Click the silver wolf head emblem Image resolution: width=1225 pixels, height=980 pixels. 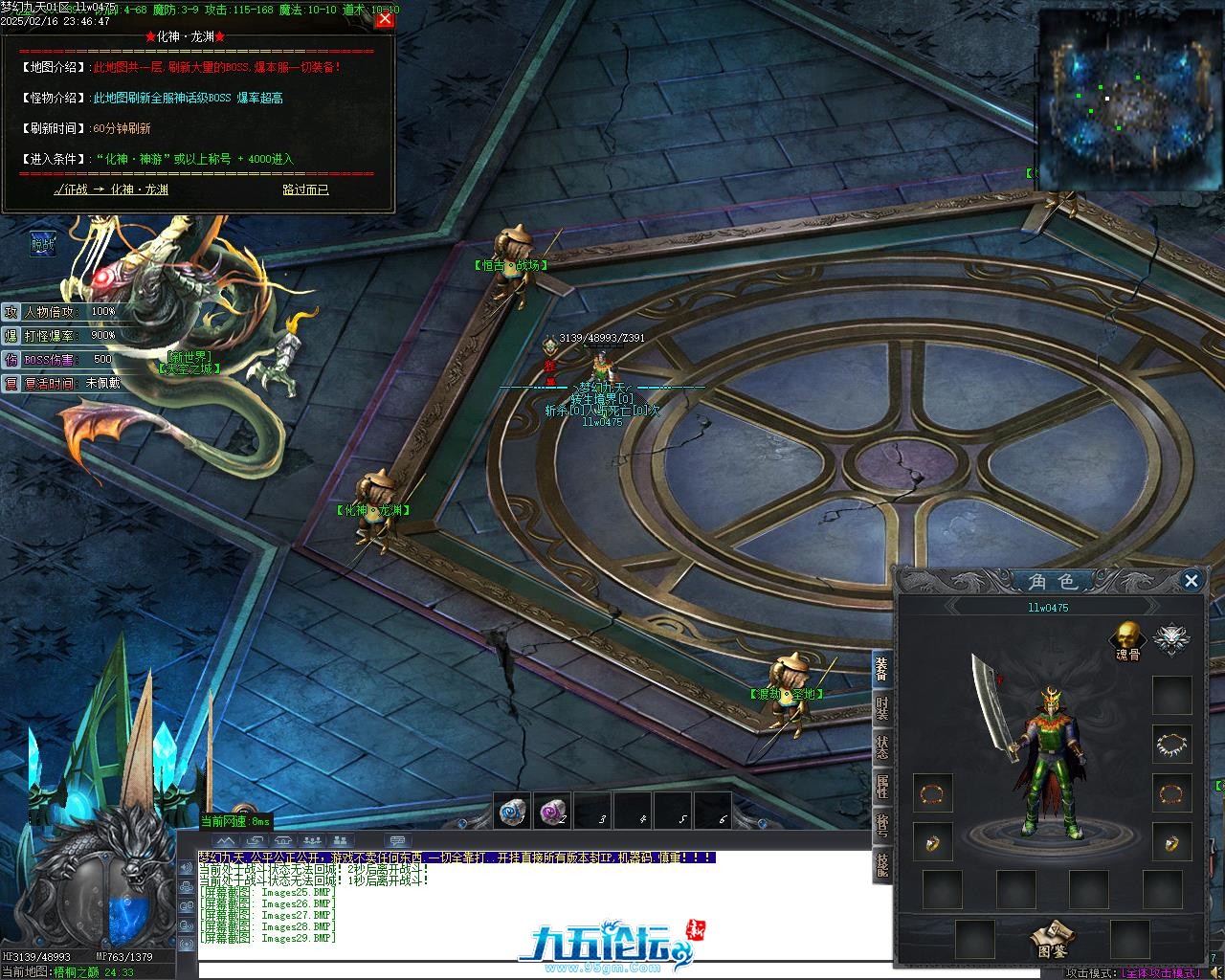[x=1169, y=638]
